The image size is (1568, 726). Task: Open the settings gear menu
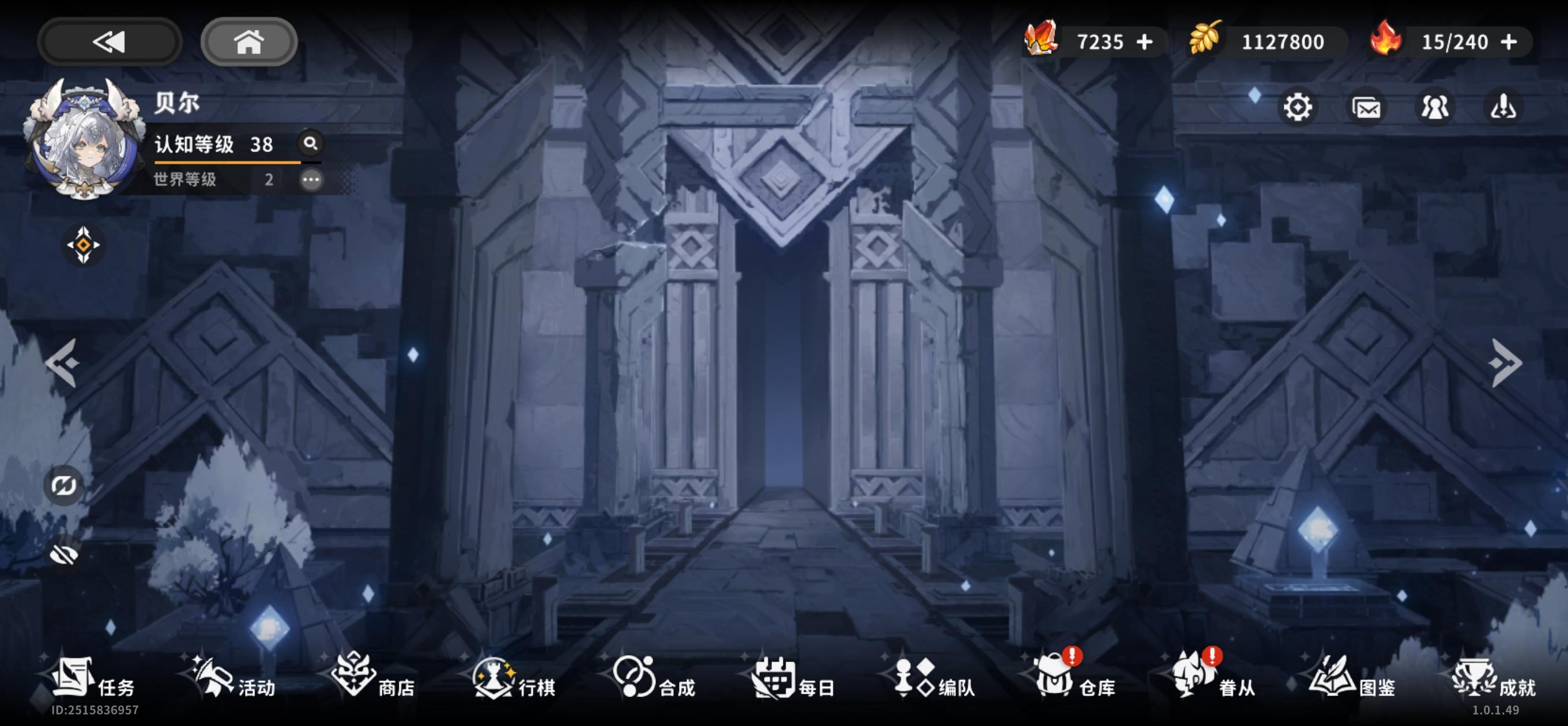click(1299, 107)
